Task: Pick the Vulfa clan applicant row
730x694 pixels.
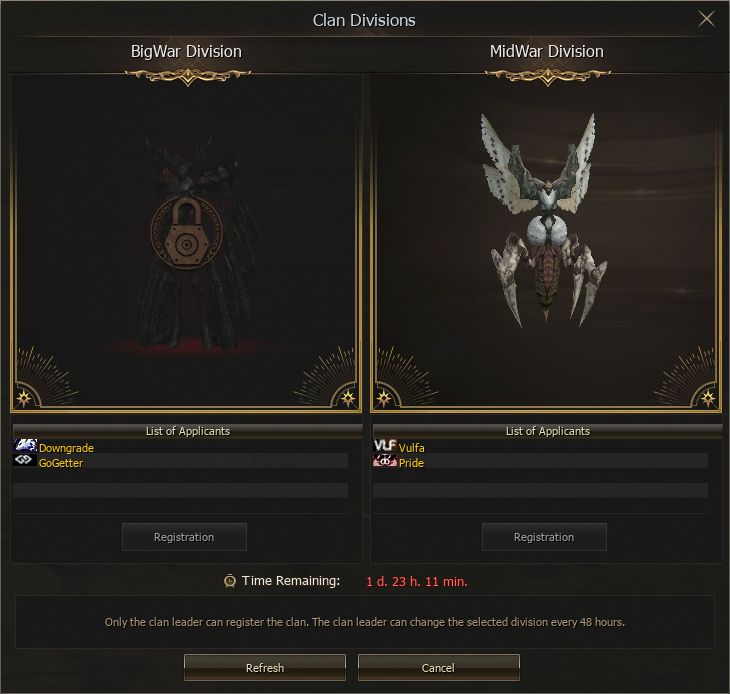Action: [411, 448]
